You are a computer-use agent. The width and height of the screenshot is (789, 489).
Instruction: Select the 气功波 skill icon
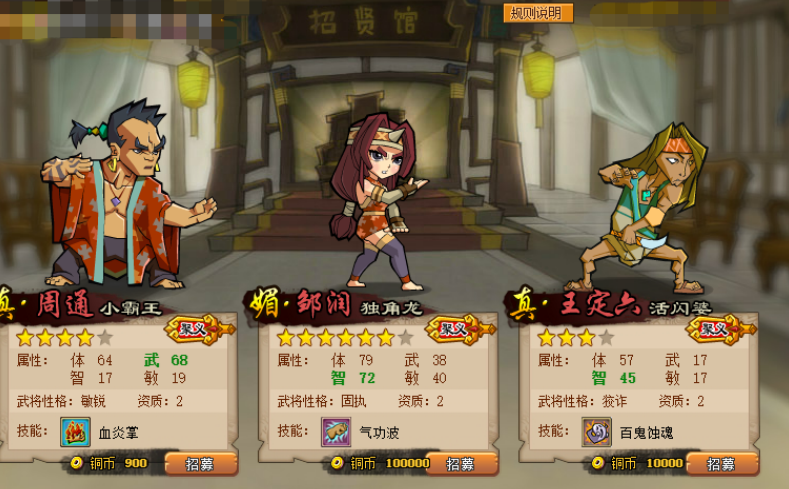(335, 432)
